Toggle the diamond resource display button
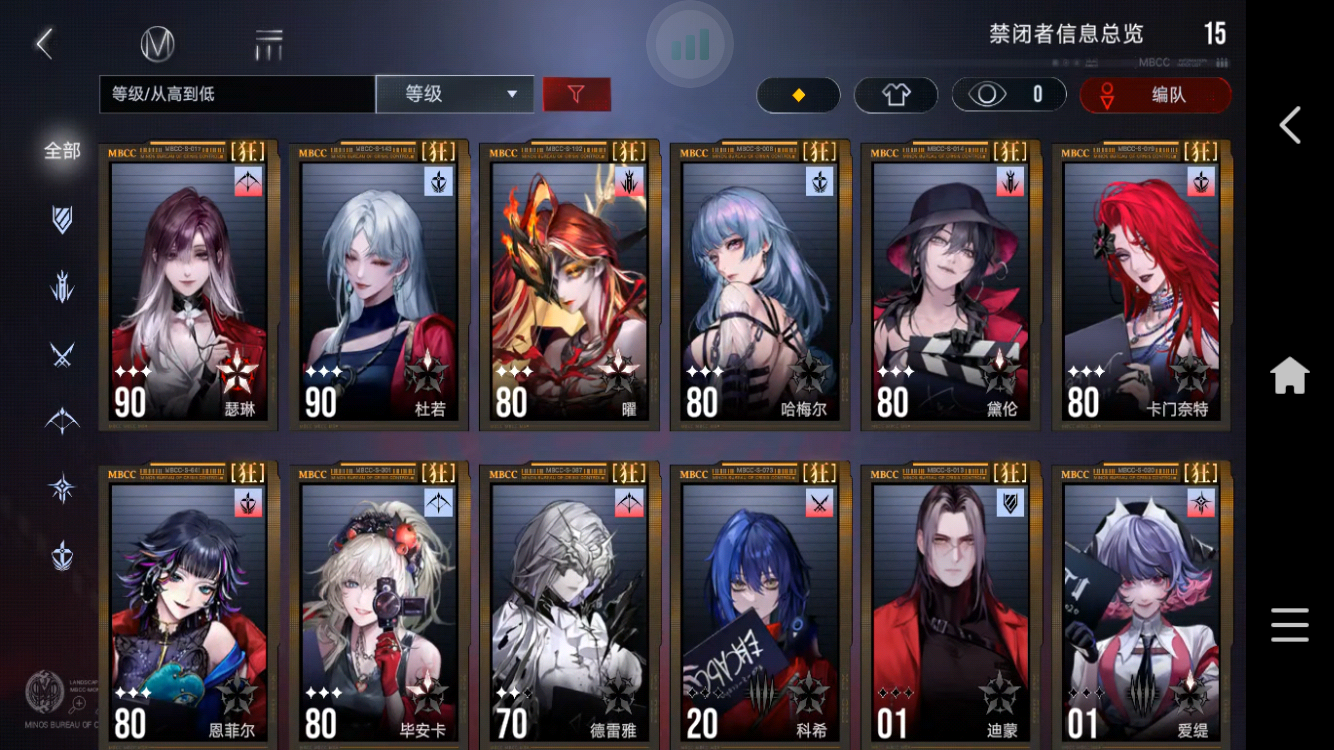This screenshot has height=750, width=1334. click(x=797, y=95)
